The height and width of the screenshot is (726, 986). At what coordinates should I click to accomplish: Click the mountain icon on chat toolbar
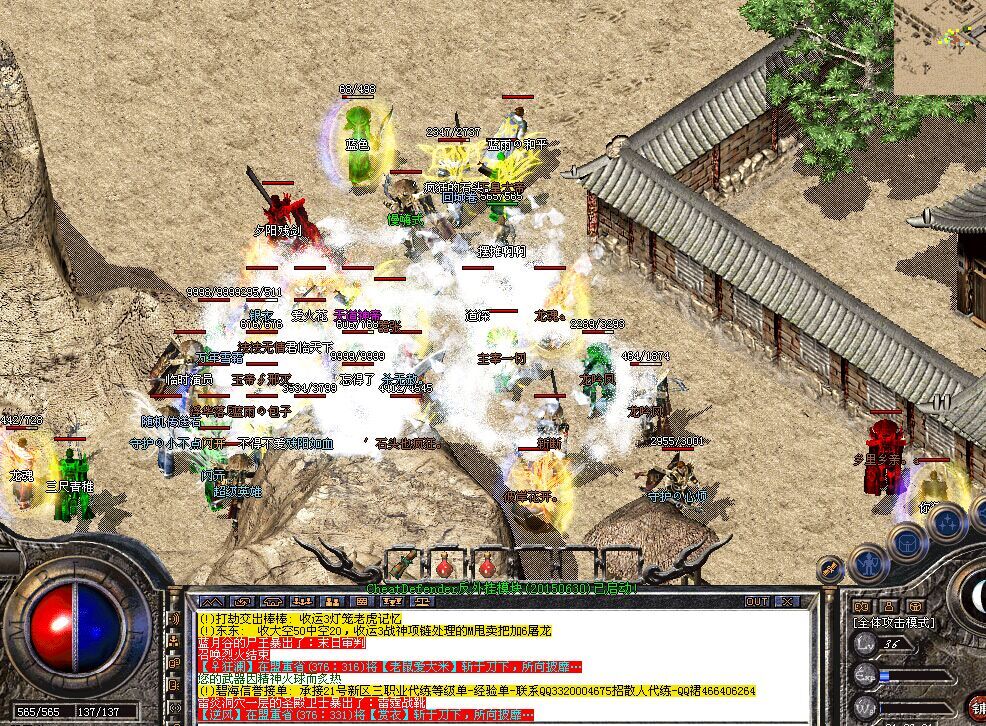(x=212, y=601)
